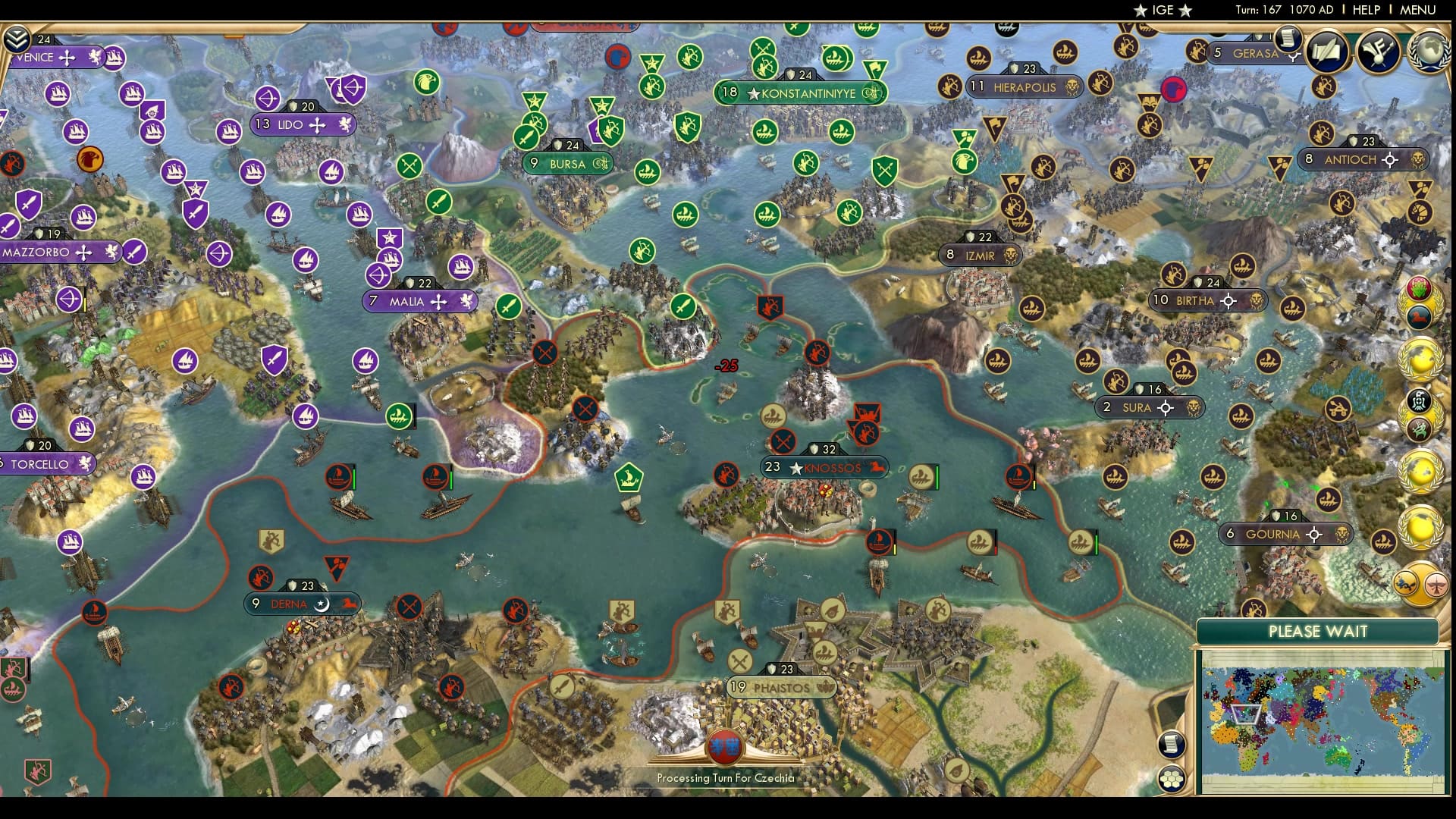Open the Diplomacy globe overview
Image resolution: width=1456 pixels, height=819 pixels.
tap(1430, 50)
